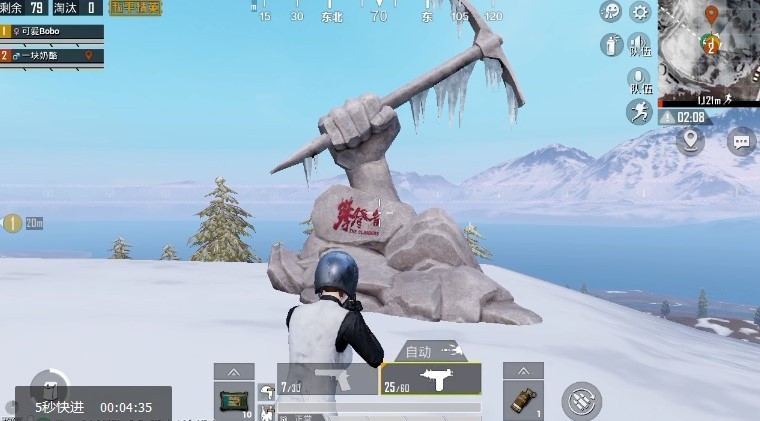Toggle the team microphone button
This screenshot has width=760, height=421.
pyautogui.click(x=640, y=80)
